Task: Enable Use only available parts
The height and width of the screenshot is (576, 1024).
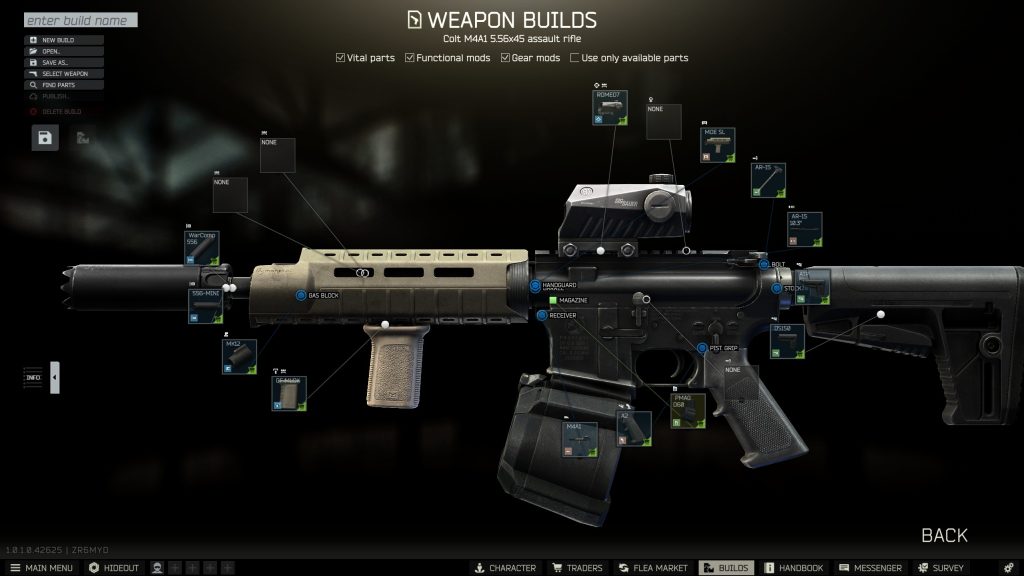Action: [x=575, y=58]
